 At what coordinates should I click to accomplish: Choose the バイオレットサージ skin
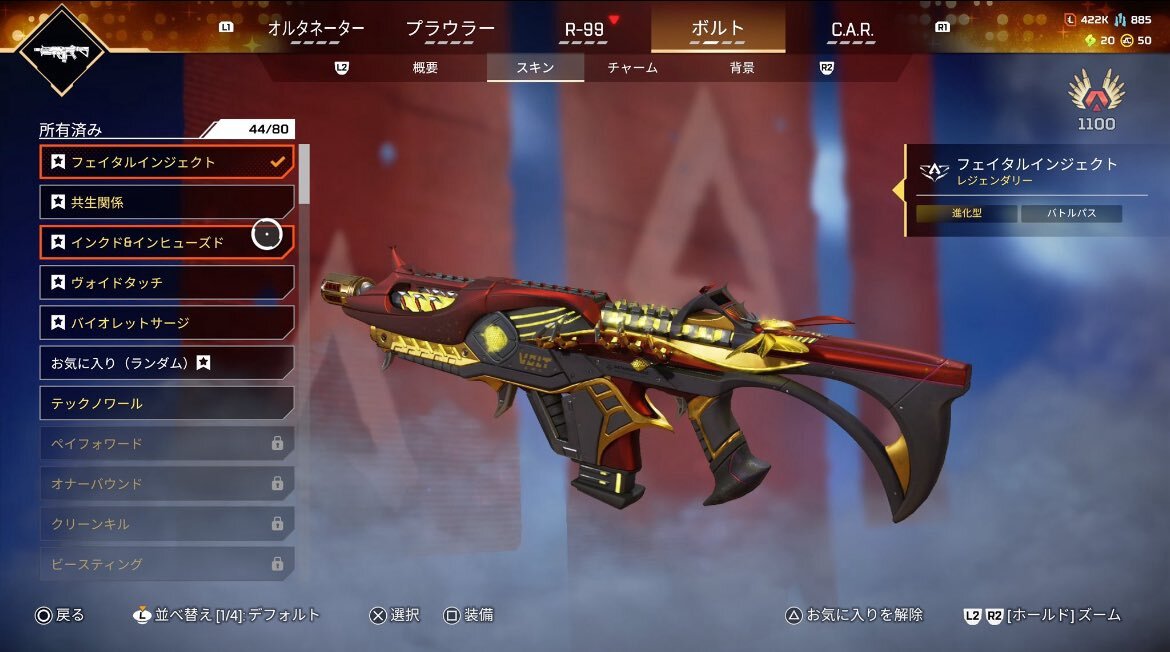tap(167, 323)
